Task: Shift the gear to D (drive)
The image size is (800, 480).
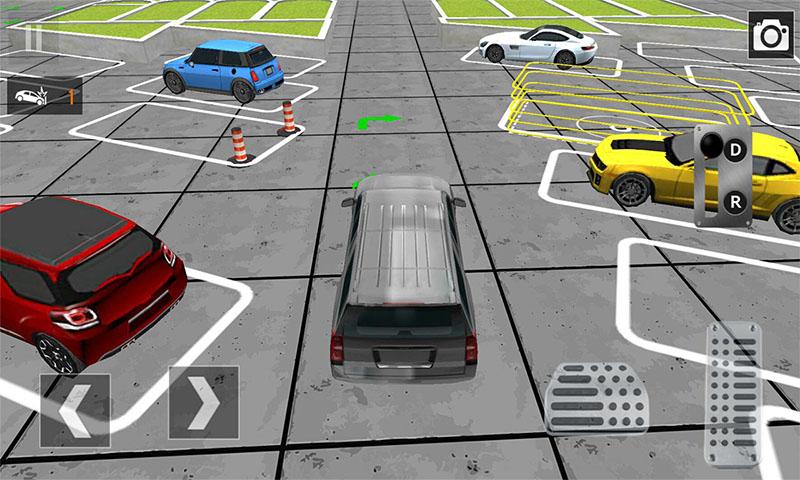Action: tap(736, 152)
